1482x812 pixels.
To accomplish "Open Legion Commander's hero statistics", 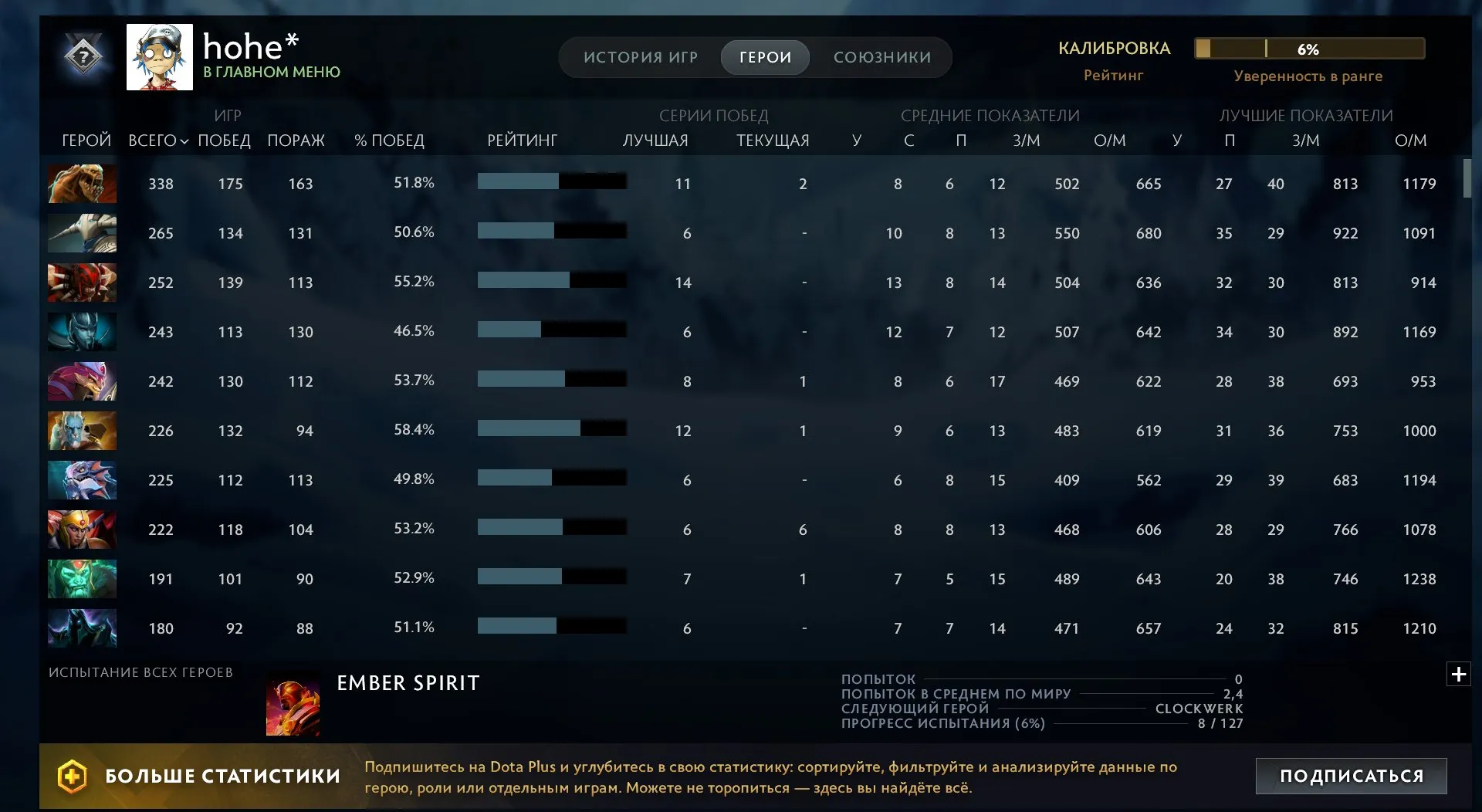I will click(82, 529).
